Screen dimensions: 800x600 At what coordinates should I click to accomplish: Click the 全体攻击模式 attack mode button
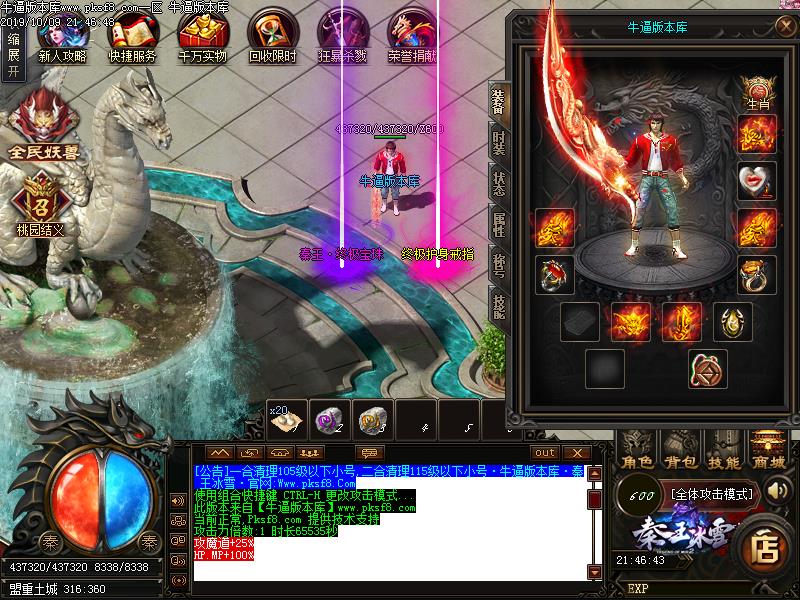(708, 493)
